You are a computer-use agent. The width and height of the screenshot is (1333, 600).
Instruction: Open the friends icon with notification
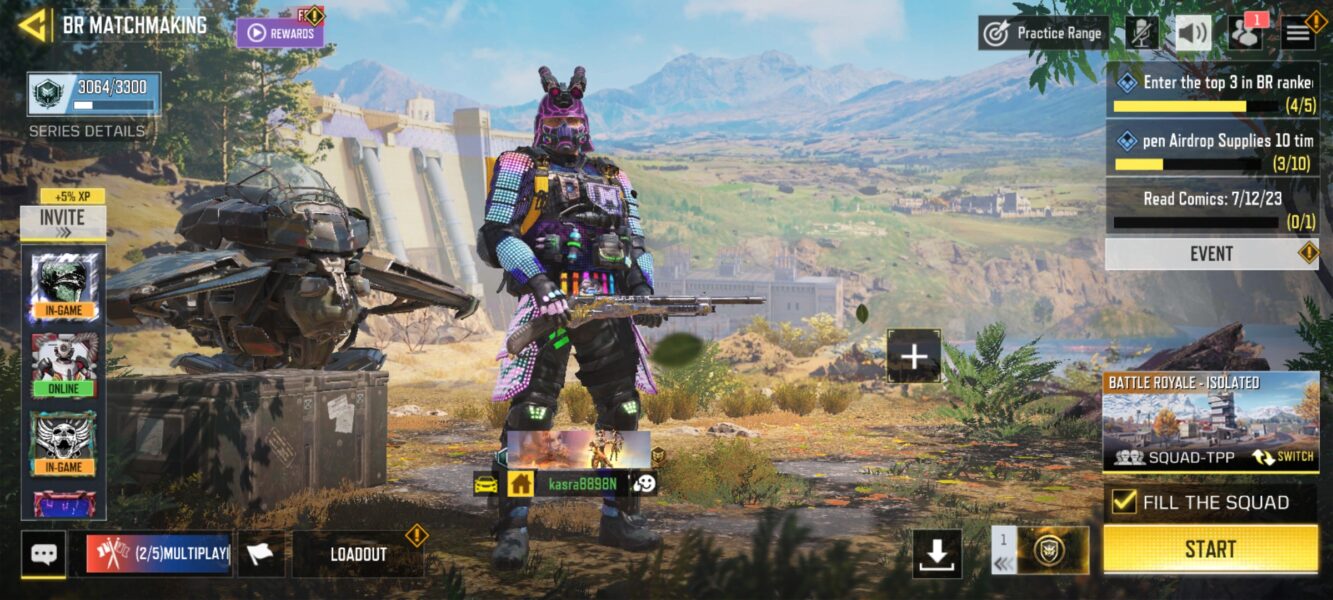(1246, 33)
